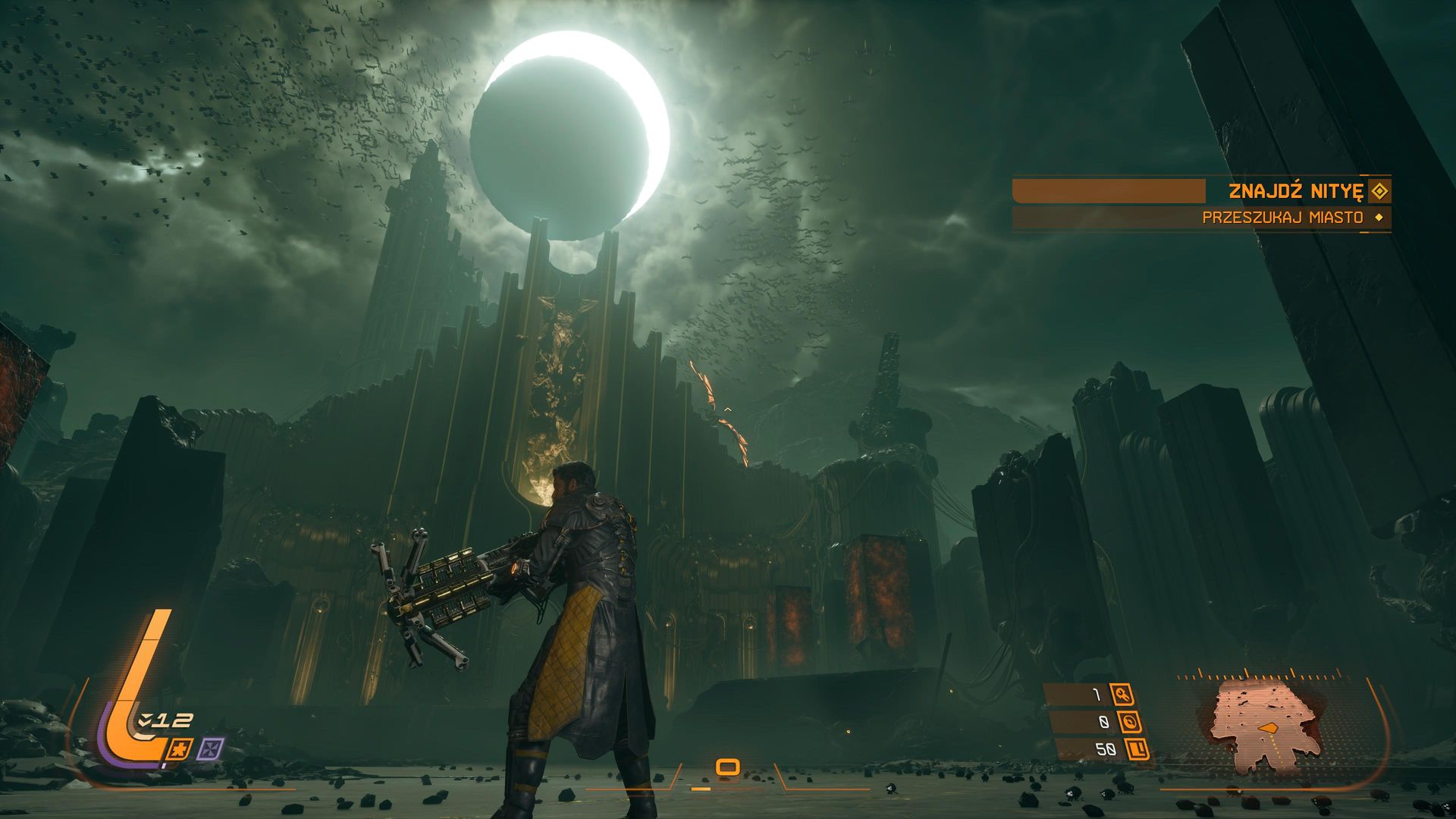Click the player arrow on the minimap
This screenshot has width=1456, height=819.
coord(1267,727)
